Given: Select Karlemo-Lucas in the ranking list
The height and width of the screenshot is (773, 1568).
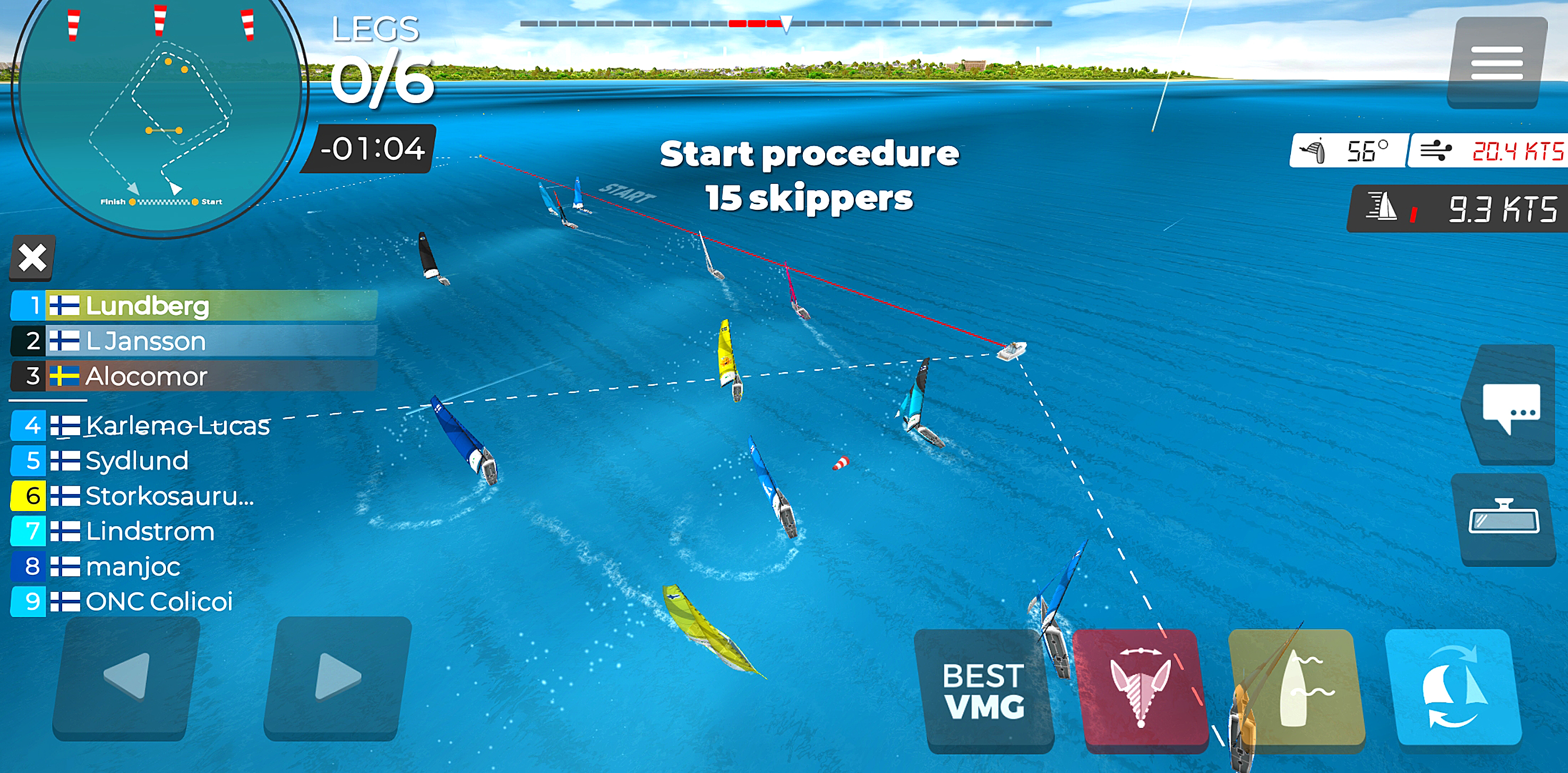Looking at the screenshot, I should [x=176, y=426].
